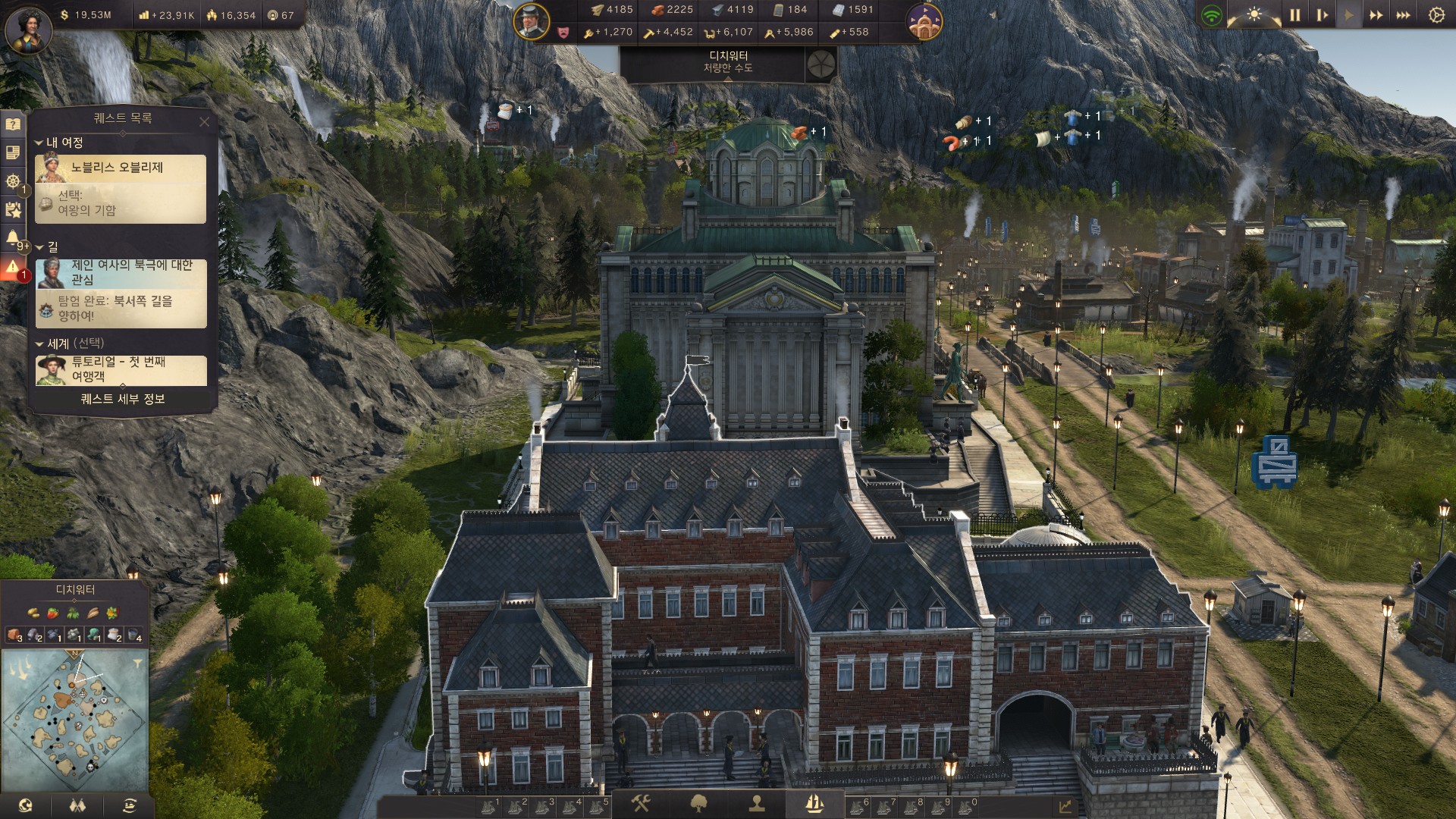Click the minimap island view

[x=74, y=720]
